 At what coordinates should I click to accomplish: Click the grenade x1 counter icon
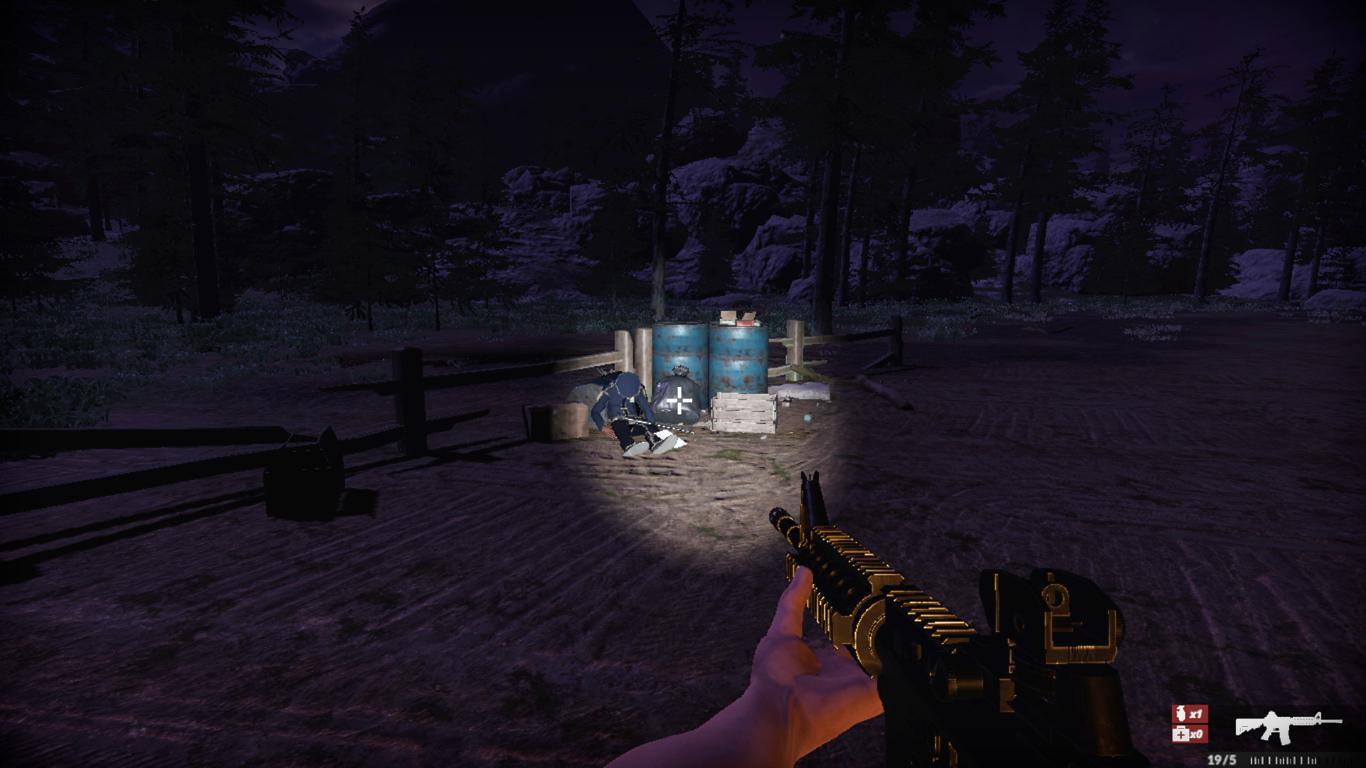click(1188, 711)
